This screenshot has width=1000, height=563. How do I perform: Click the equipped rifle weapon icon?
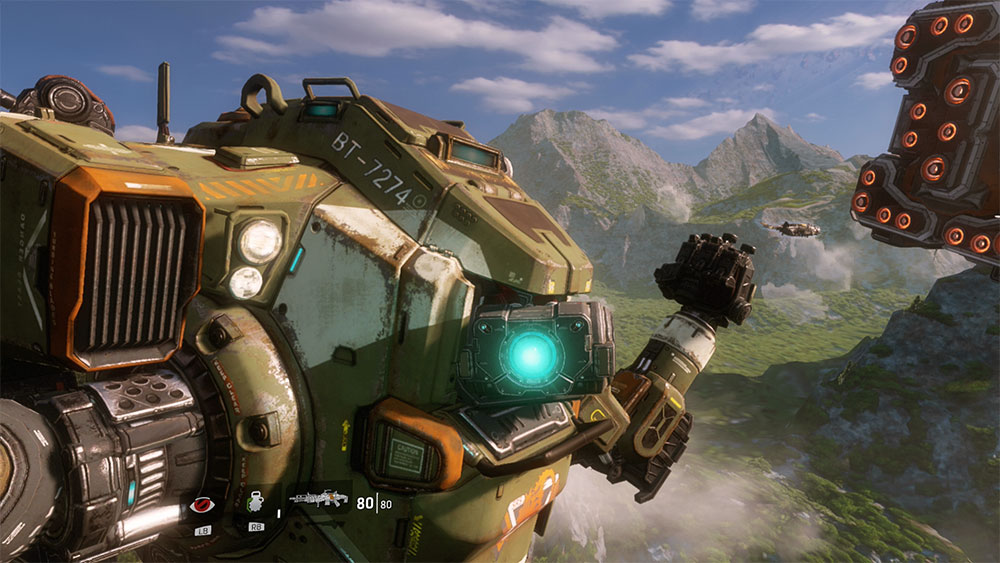click(x=318, y=497)
